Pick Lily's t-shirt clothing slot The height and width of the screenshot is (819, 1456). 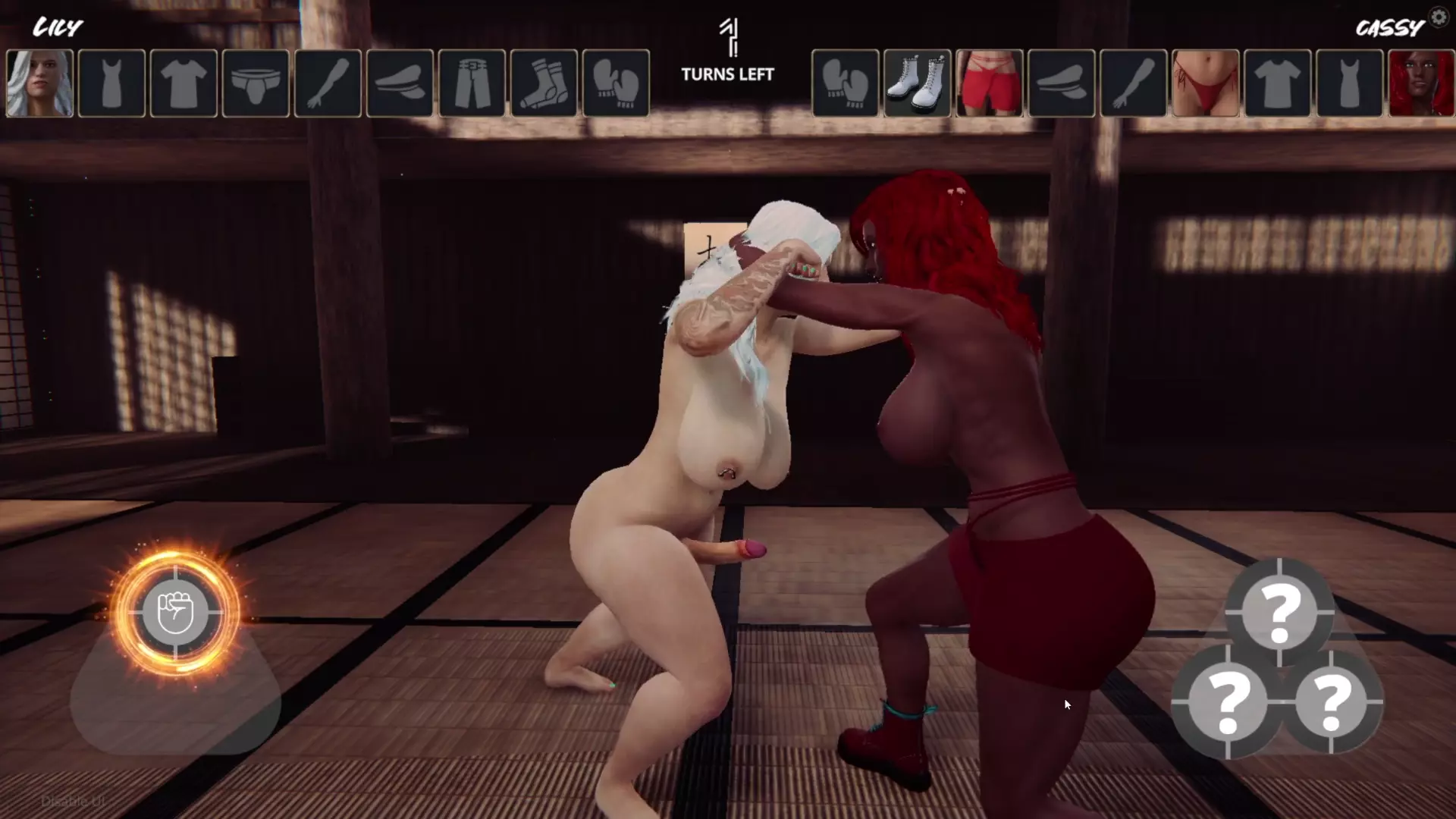coord(184,83)
